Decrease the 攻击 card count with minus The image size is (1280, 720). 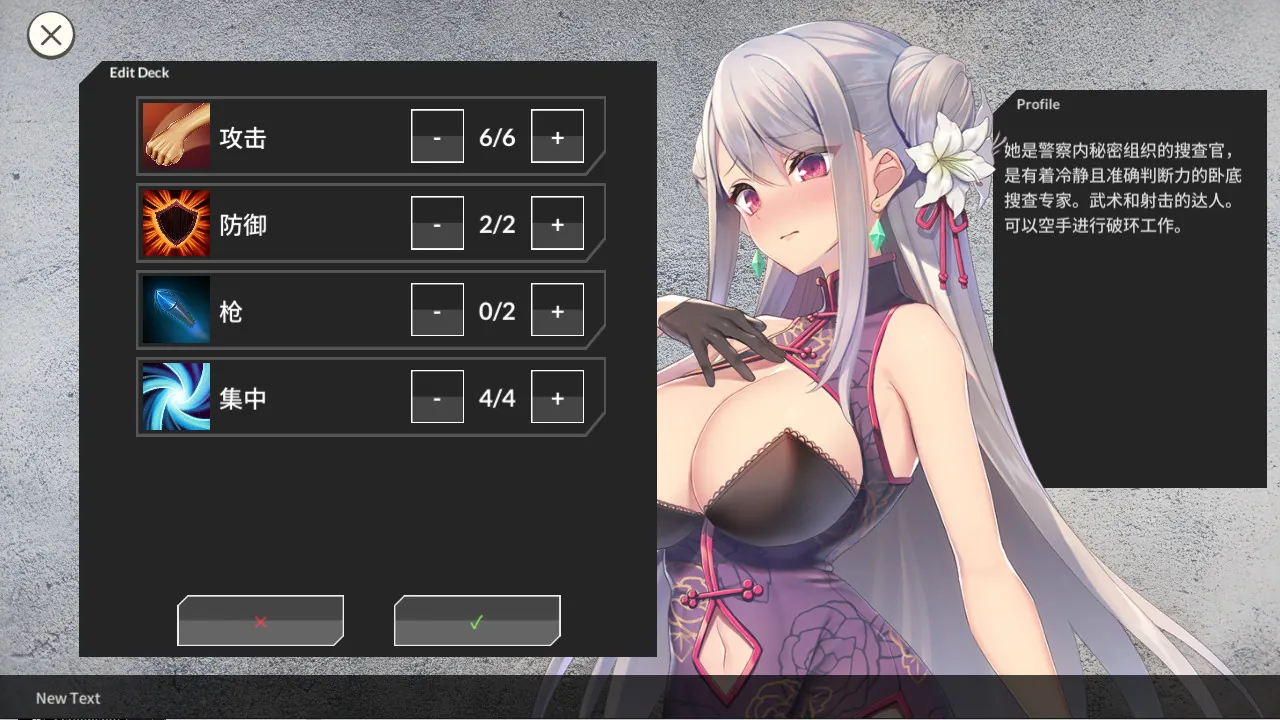[437, 136]
